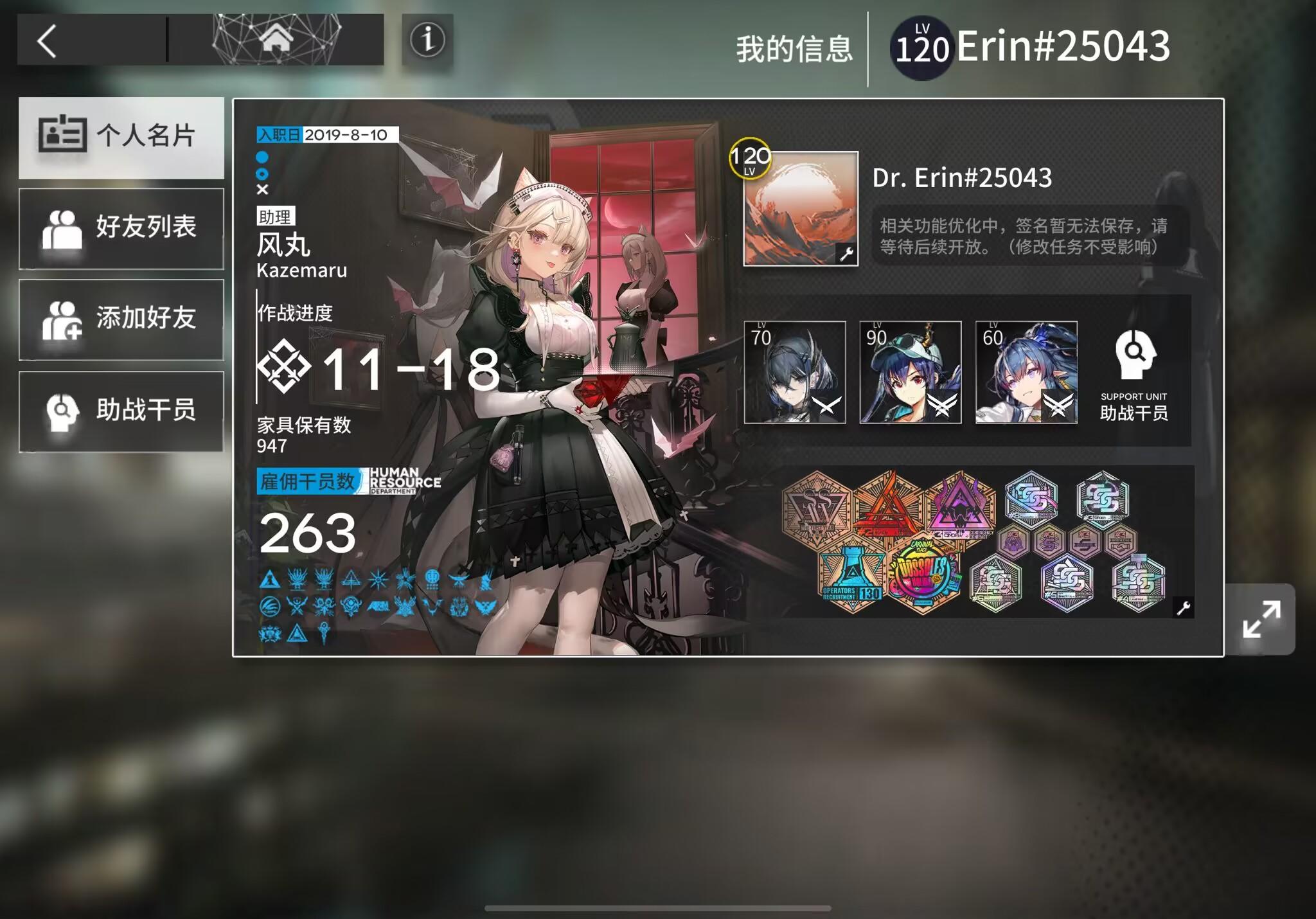Screen dimensions: 1316x919
Task: Select the 助战干员 magnifier icon in sidebar
Action: (65, 412)
